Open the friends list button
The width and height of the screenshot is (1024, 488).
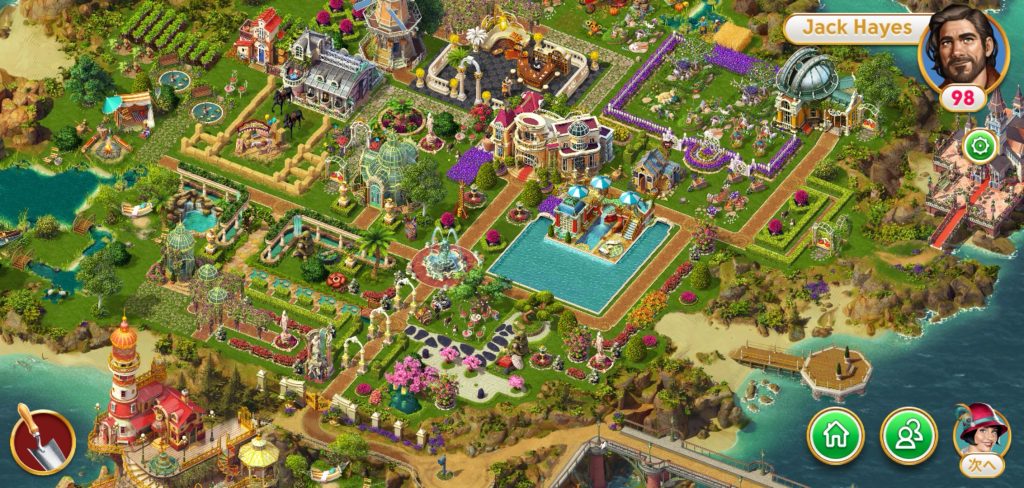(x=908, y=436)
